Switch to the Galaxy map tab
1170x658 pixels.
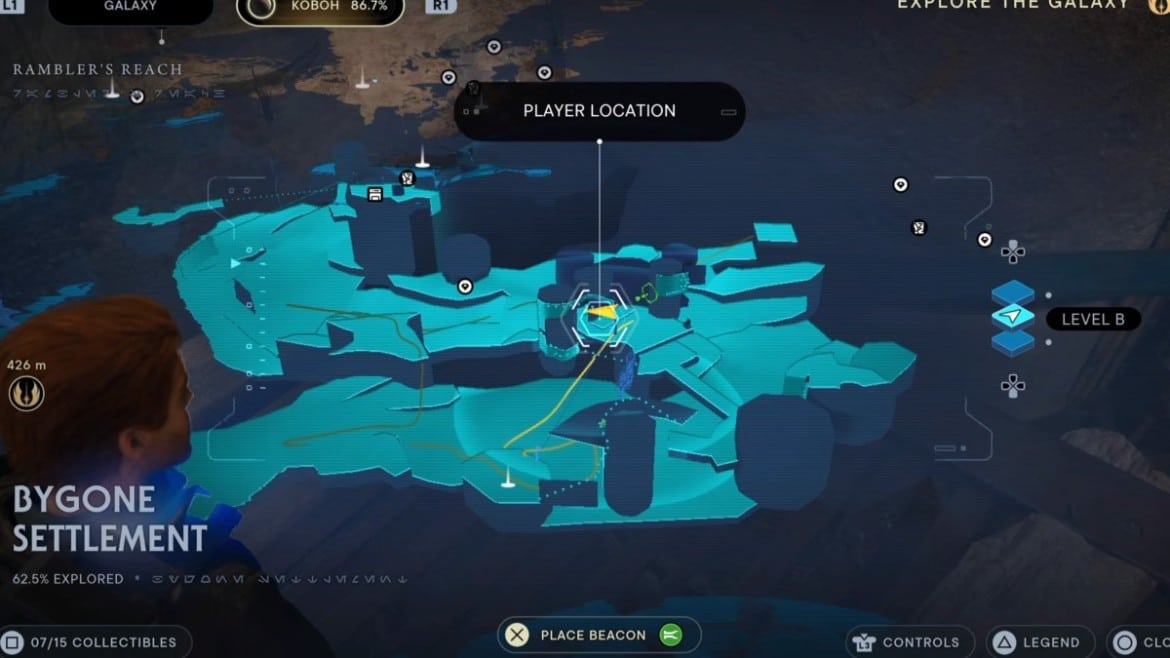[131, 7]
